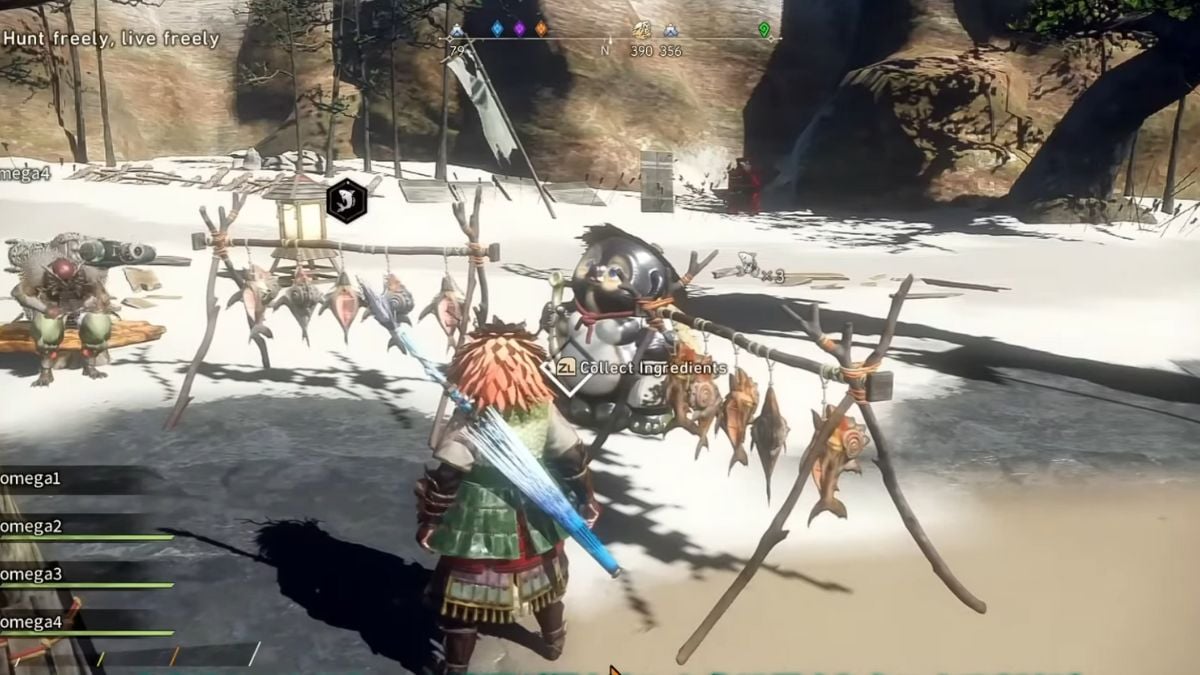The height and width of the screenshot is (675, 1200).
Task: Select the blue diamond compass marker
Action: [x=497, y=29]
